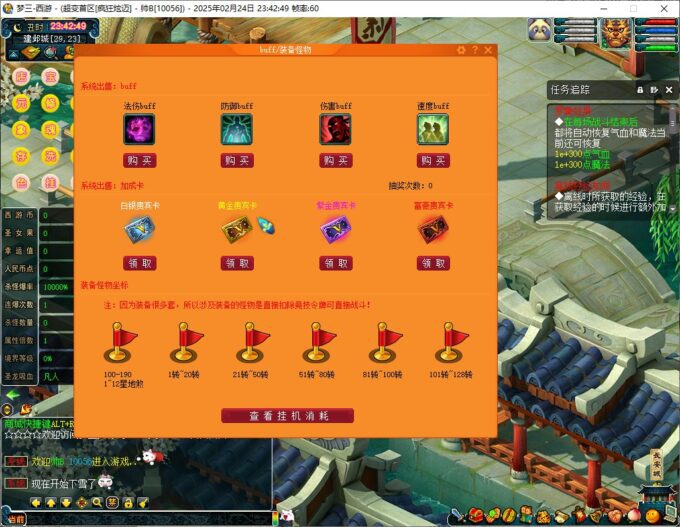Choose the 51转~80转 flag
Viewport: 680px width, 527px height.
point(318,341)
